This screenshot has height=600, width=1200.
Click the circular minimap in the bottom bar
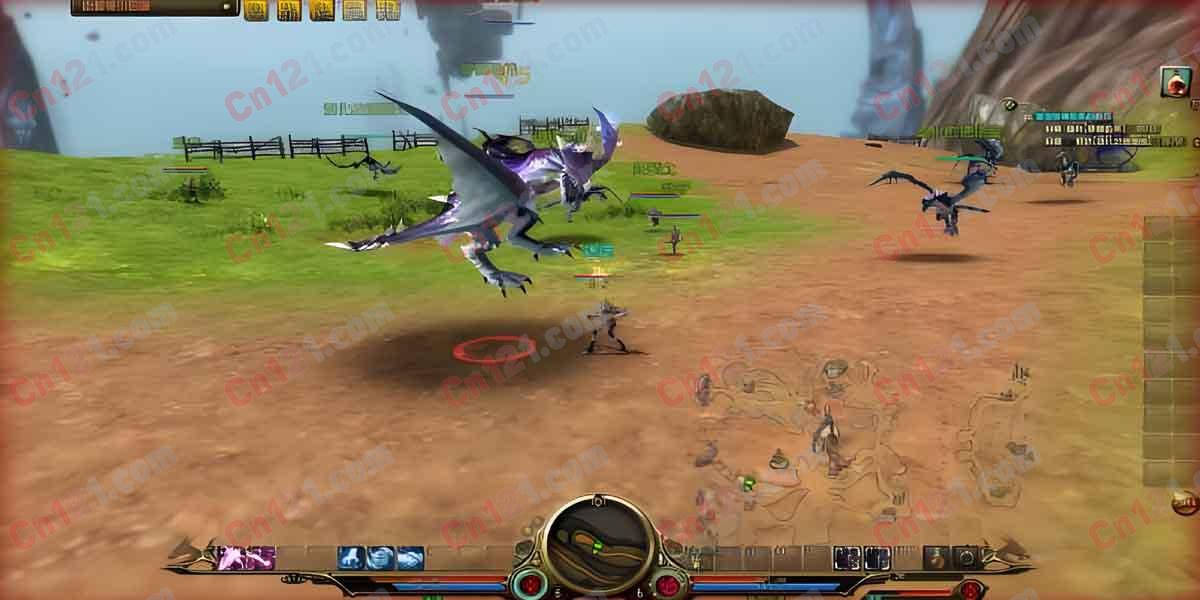point(599,547)
